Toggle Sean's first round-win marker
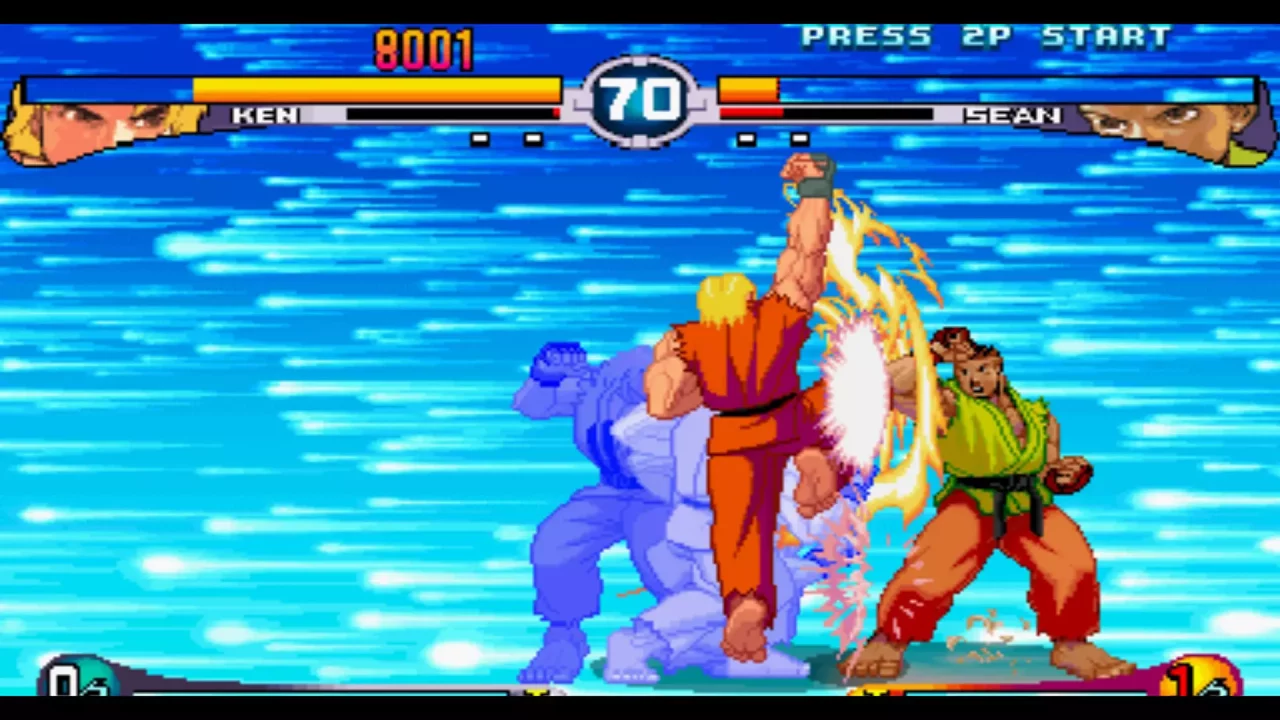The height and width of the screenshot is (720, 1280). tap(745, 139)
